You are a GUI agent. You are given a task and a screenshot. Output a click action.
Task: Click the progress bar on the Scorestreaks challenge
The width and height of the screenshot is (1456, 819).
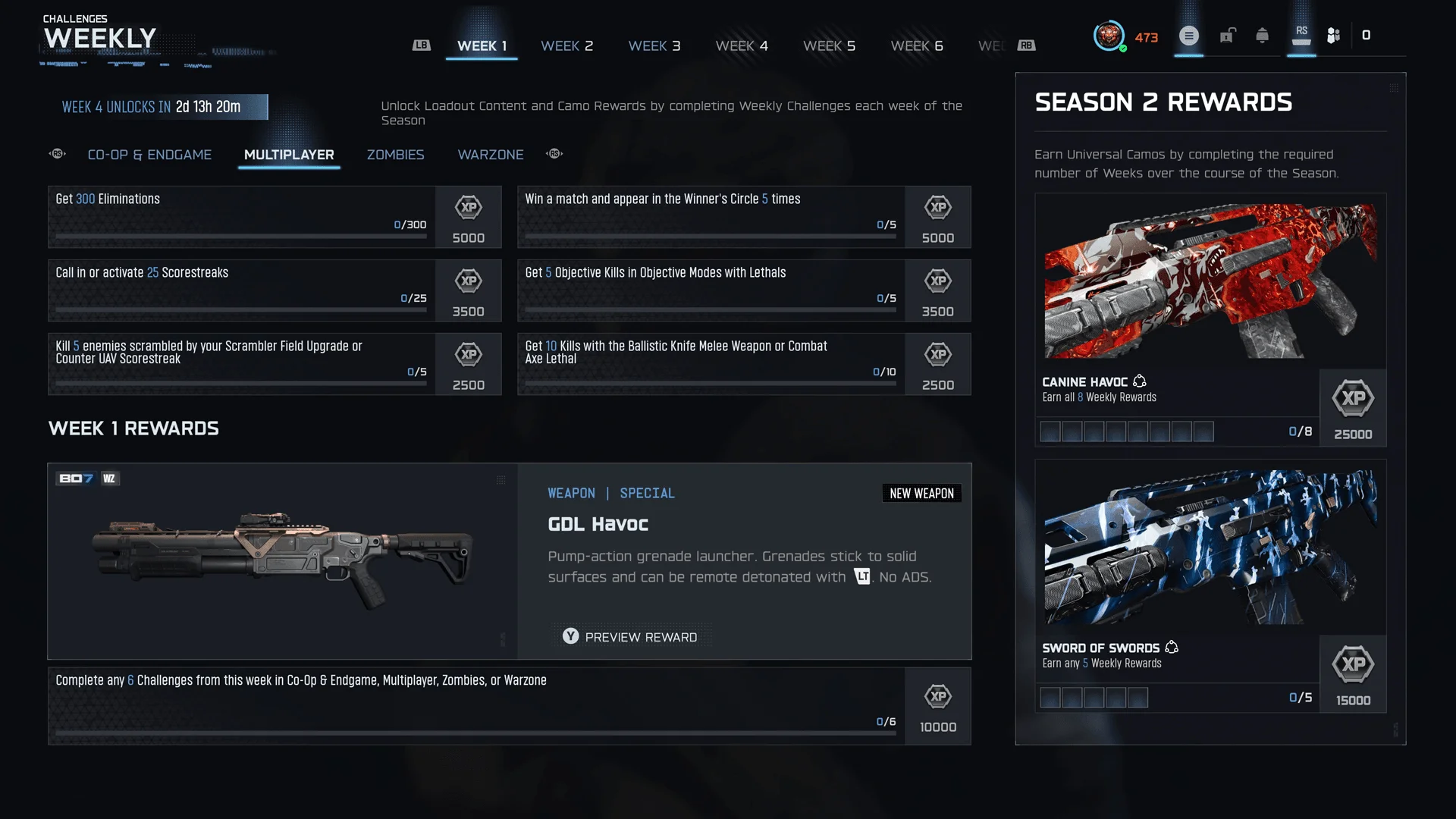coord(240,309)
